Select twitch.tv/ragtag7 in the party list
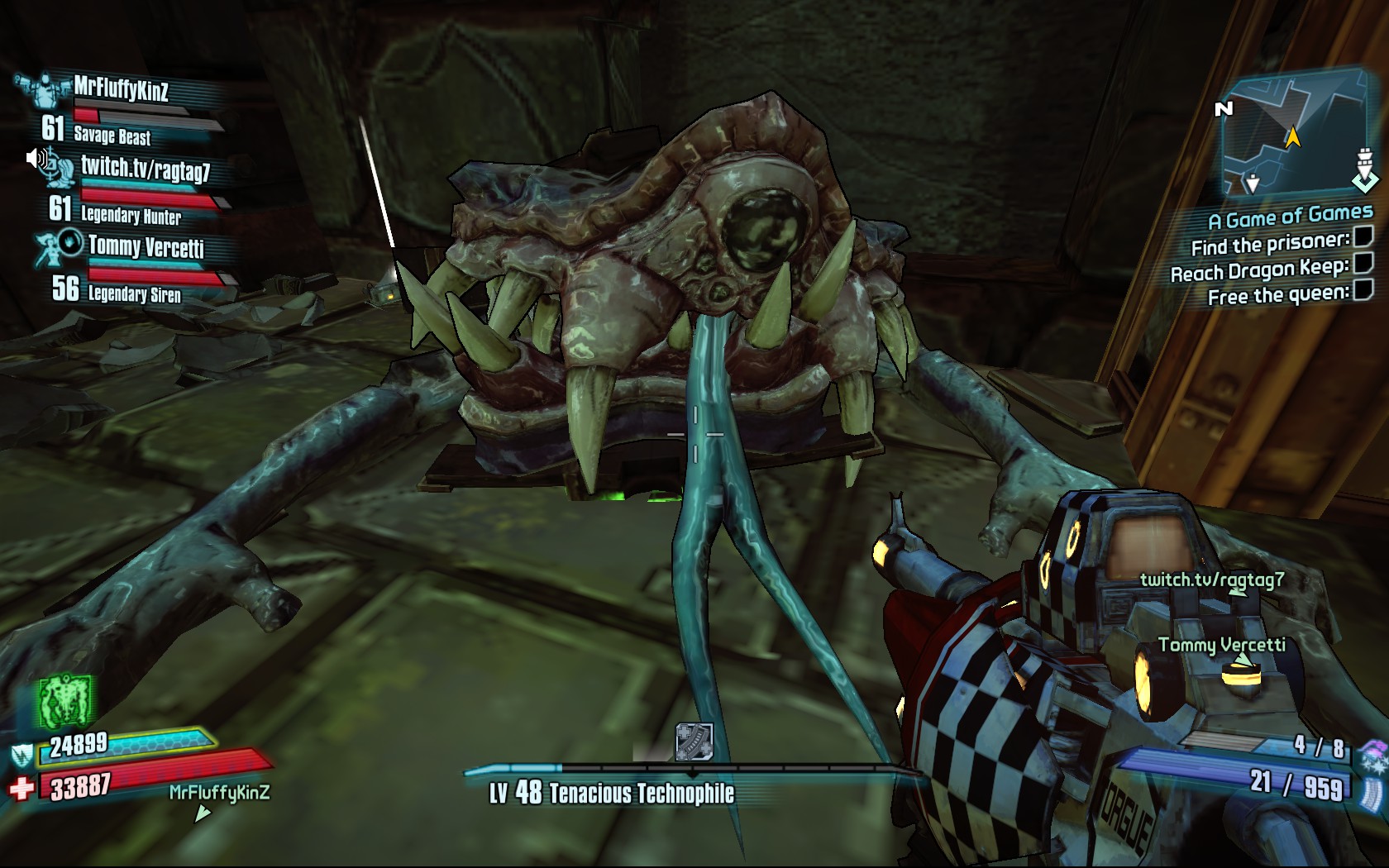The height and width of the screenshot is (868, 1389). (x=145, y=169)
